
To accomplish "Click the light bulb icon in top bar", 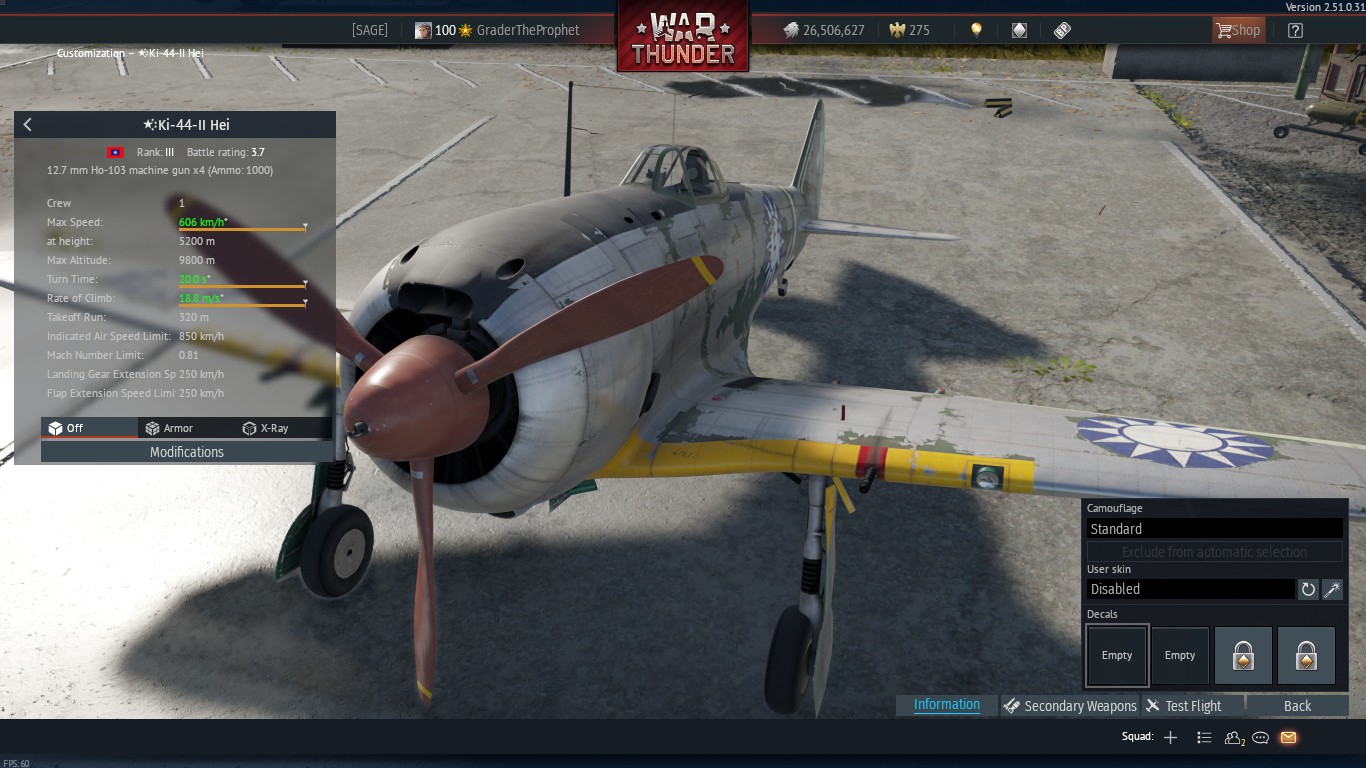I will [x=976, y=30].
